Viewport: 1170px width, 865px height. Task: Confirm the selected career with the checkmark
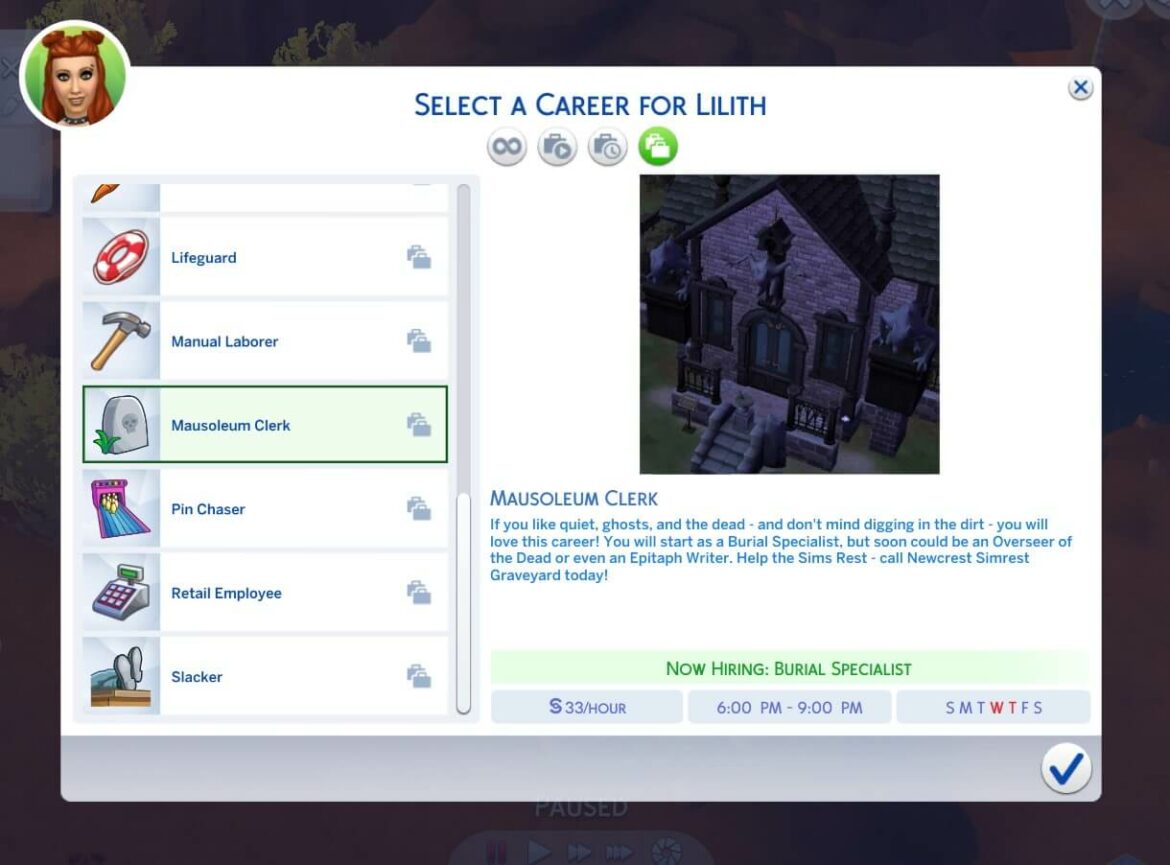(1066, 768)
